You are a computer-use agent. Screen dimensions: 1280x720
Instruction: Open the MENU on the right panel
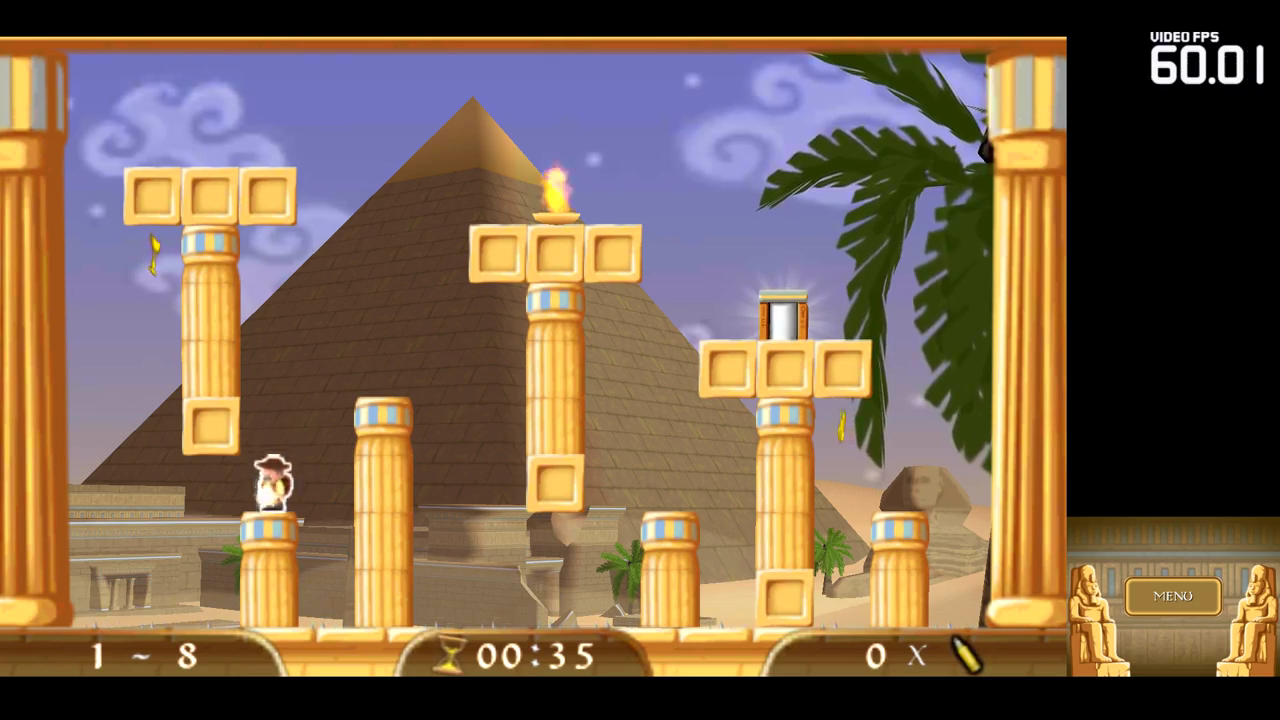1171,595
